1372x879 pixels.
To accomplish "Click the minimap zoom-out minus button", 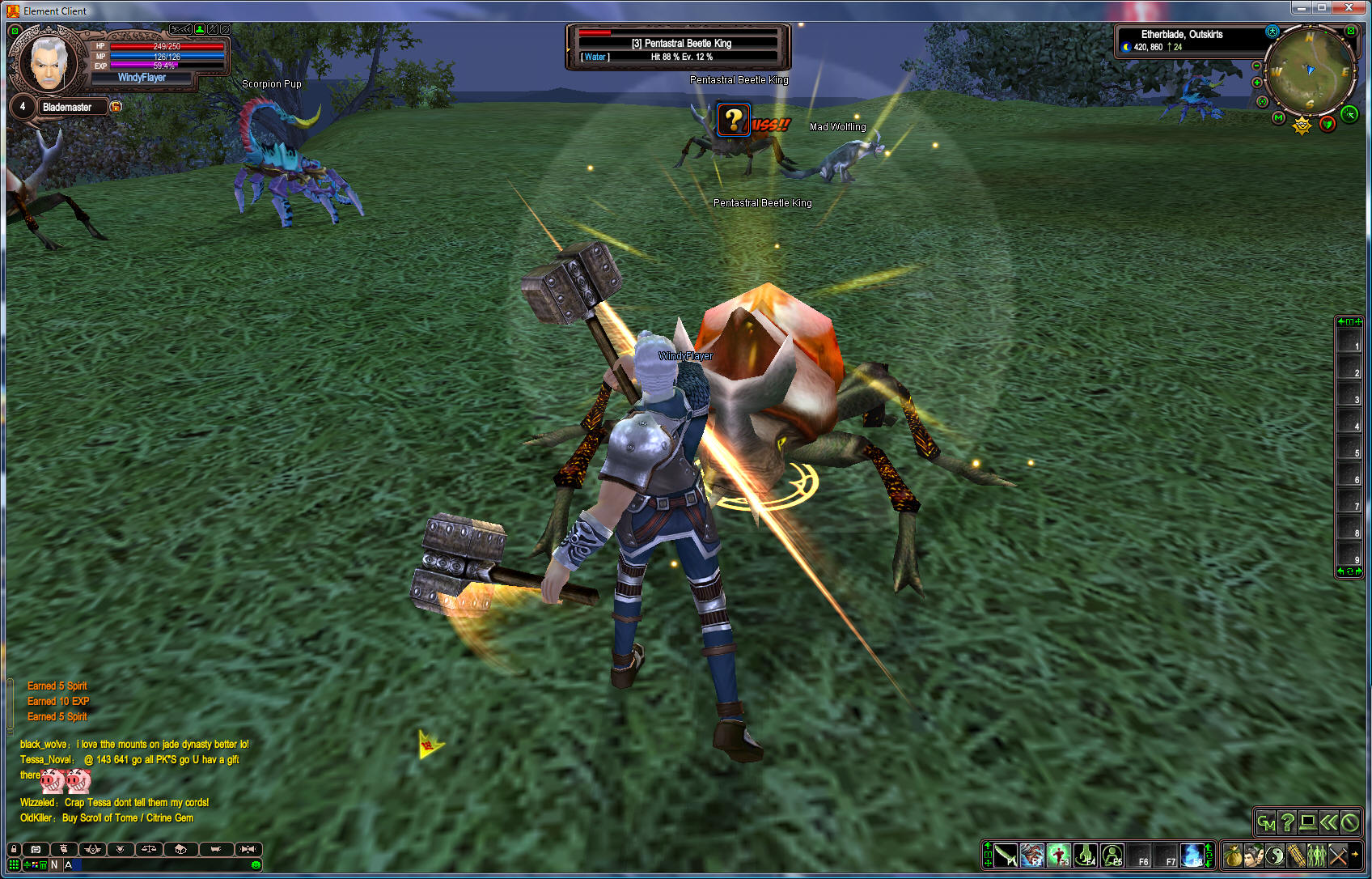I will coord(1256,66).
